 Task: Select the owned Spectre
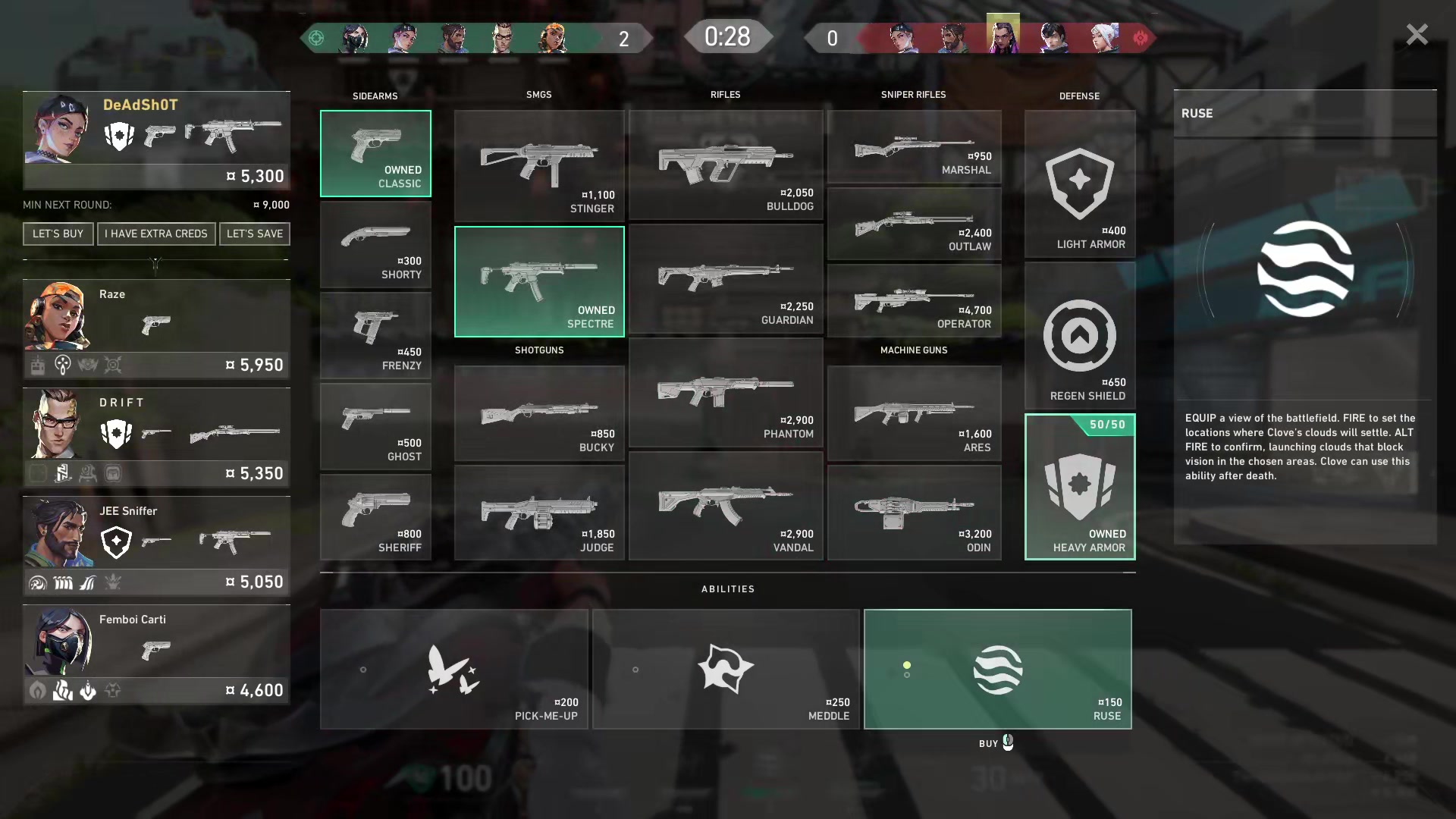pyautogui.click(x=539, y=281)
